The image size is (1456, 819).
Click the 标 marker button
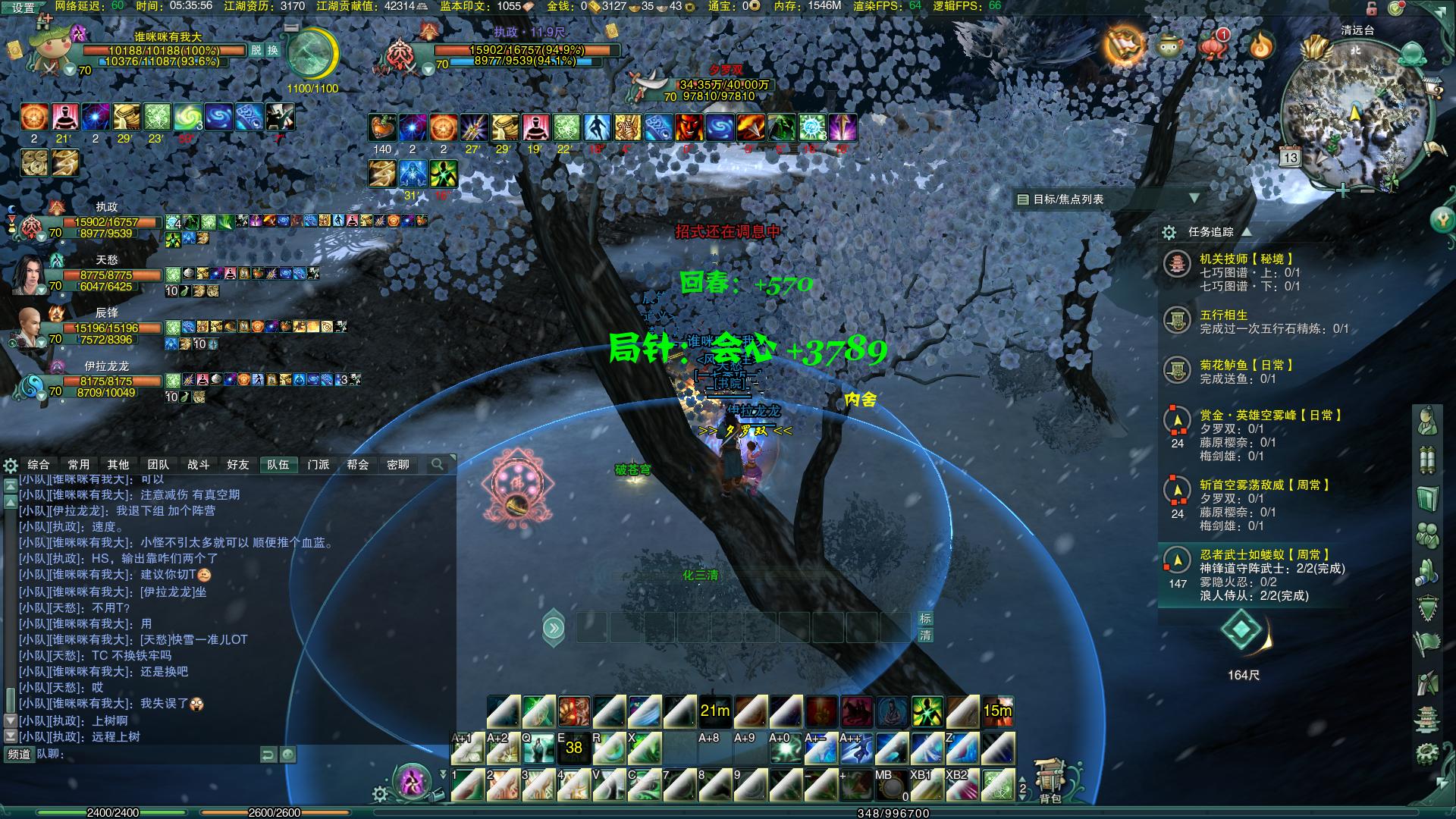click(925, 619)
